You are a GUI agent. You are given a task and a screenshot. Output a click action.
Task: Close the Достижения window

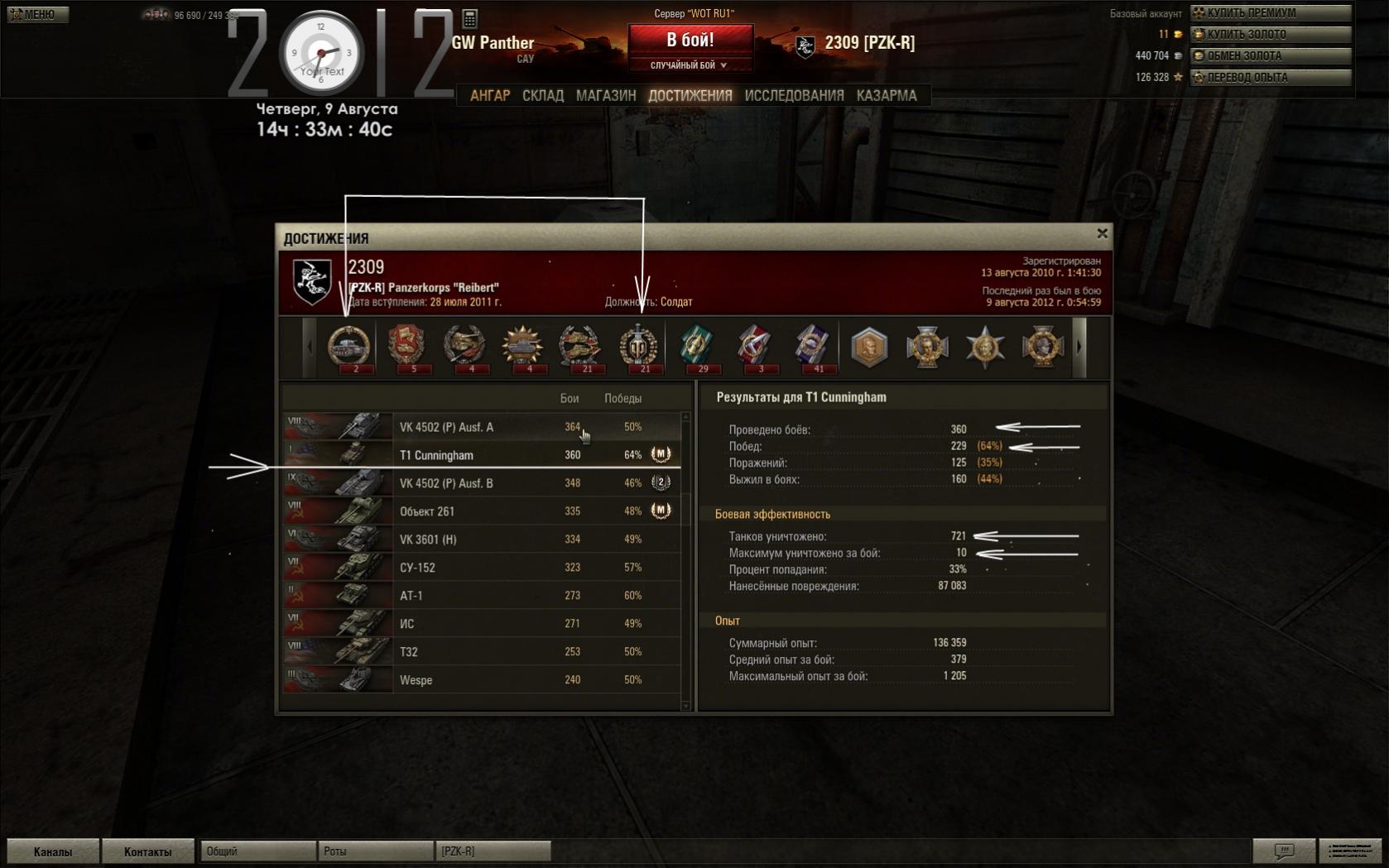tap(1102, 234)
